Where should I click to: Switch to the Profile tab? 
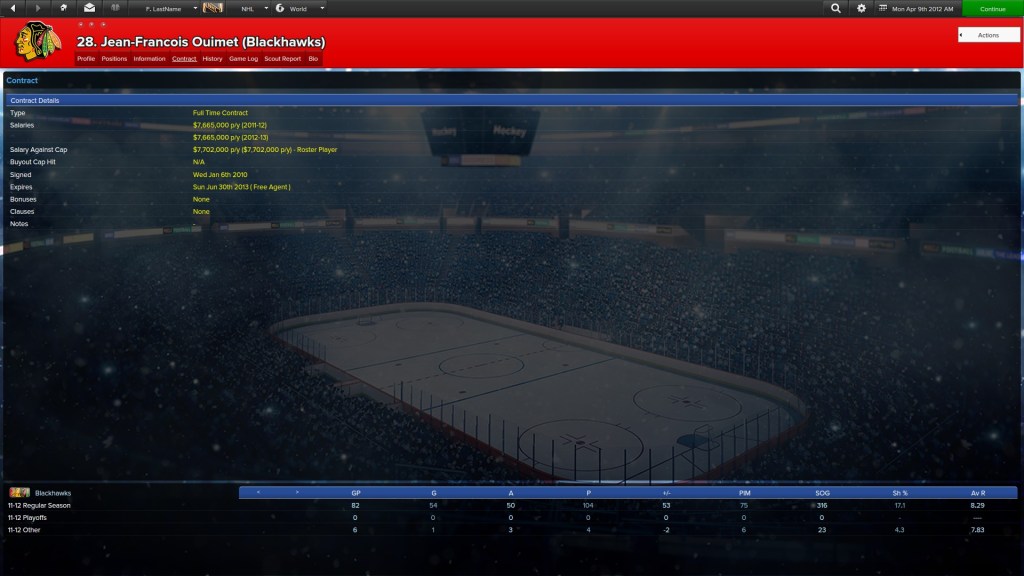(x=86, y=59)
